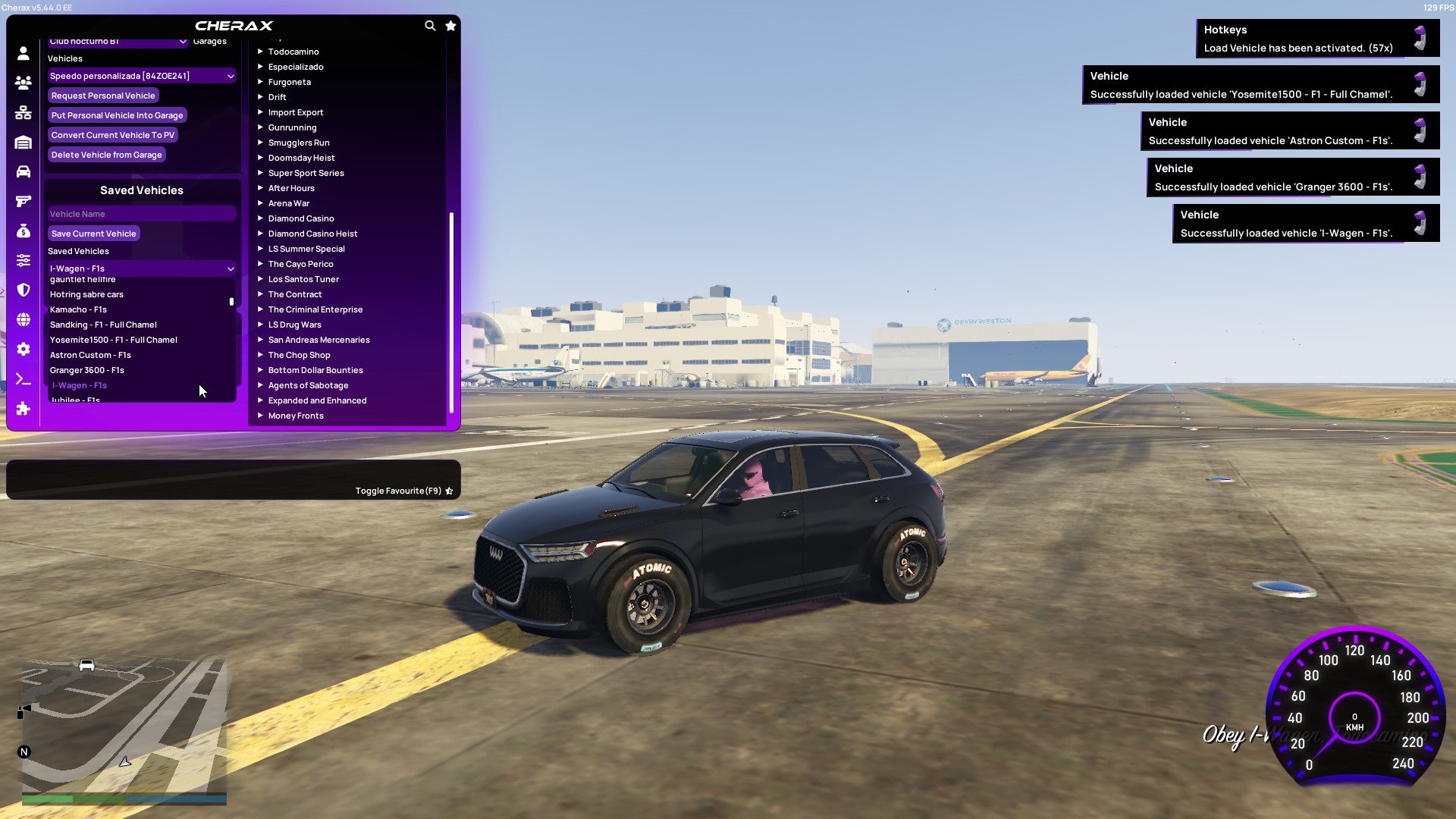Expand the Doomsday Heist category

point(300,157)
